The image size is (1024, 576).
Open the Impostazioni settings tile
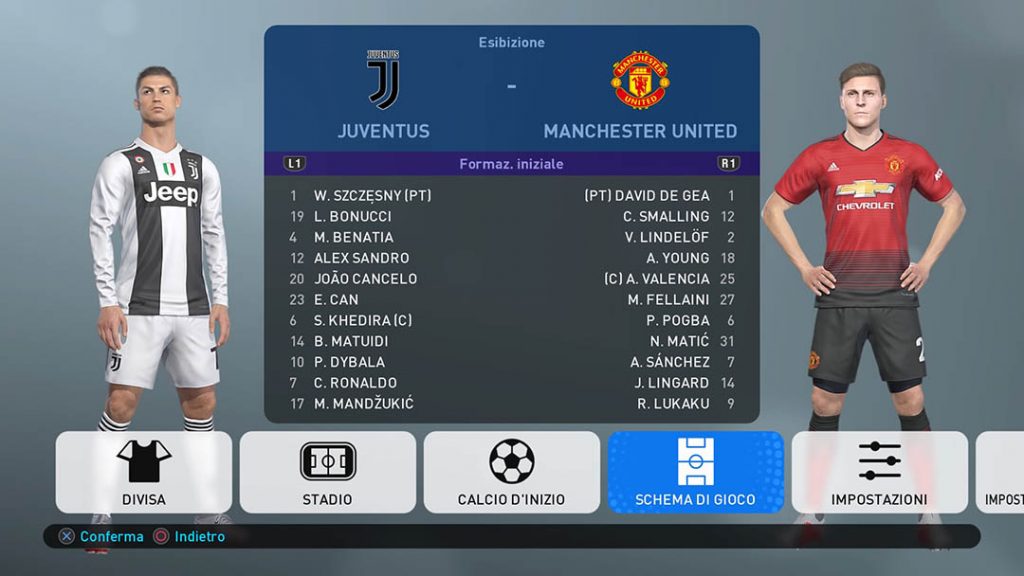tap(880, 472)
